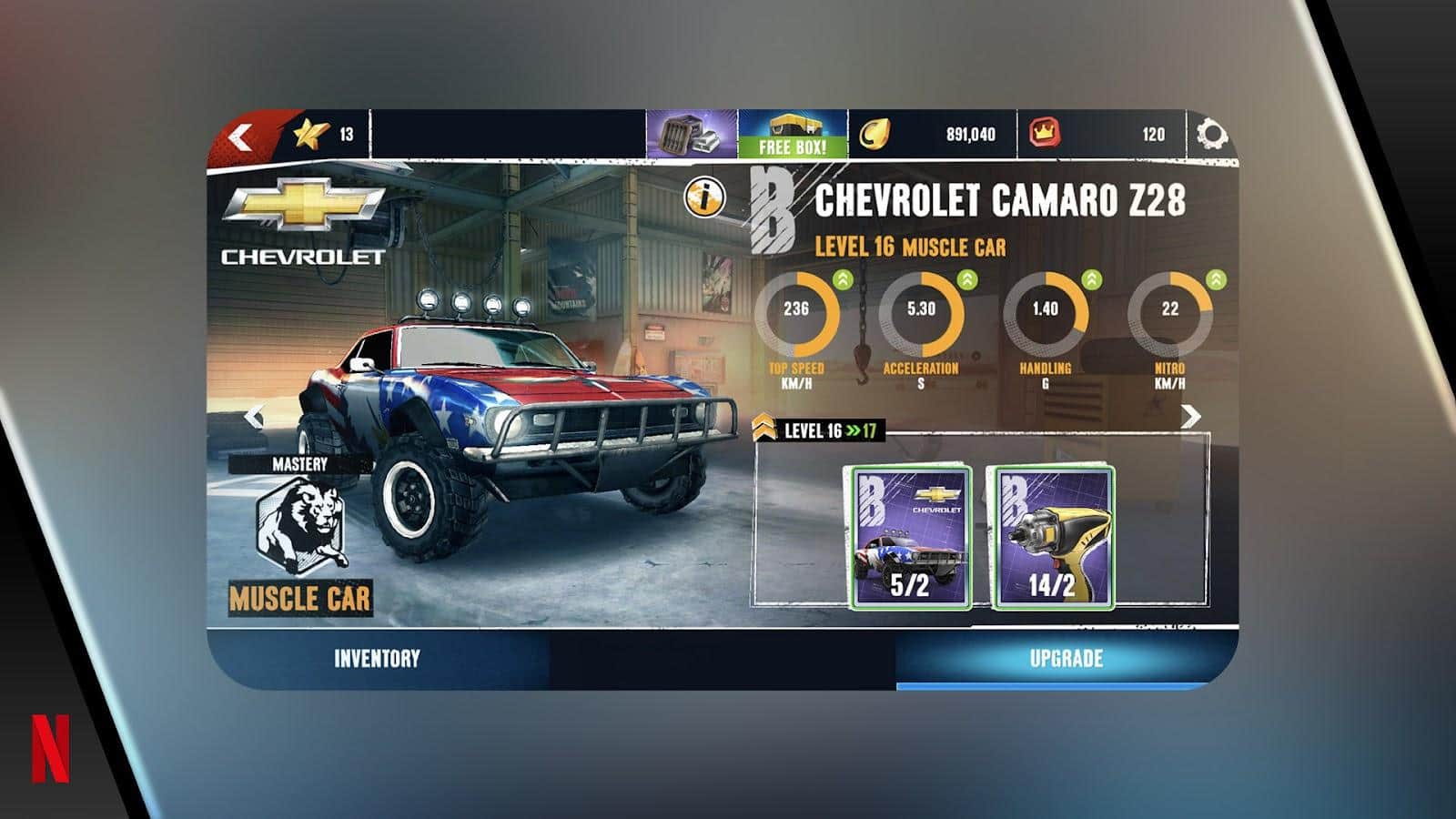Select the power drill tool card 14/2
This screenshot has width=1456, height=819.
1052,537
